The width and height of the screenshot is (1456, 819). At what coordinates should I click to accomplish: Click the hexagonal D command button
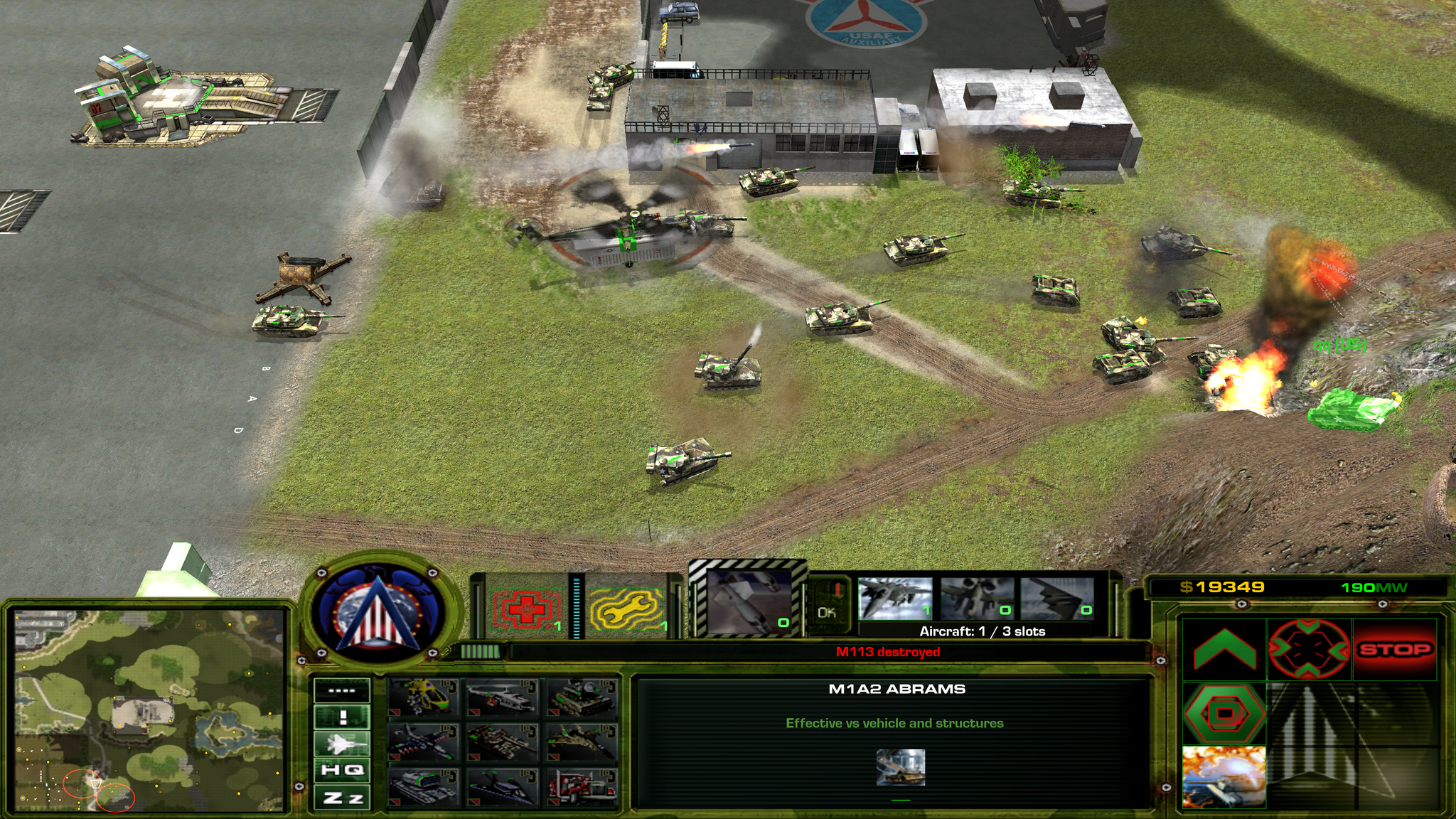(x=1224, y=713)
